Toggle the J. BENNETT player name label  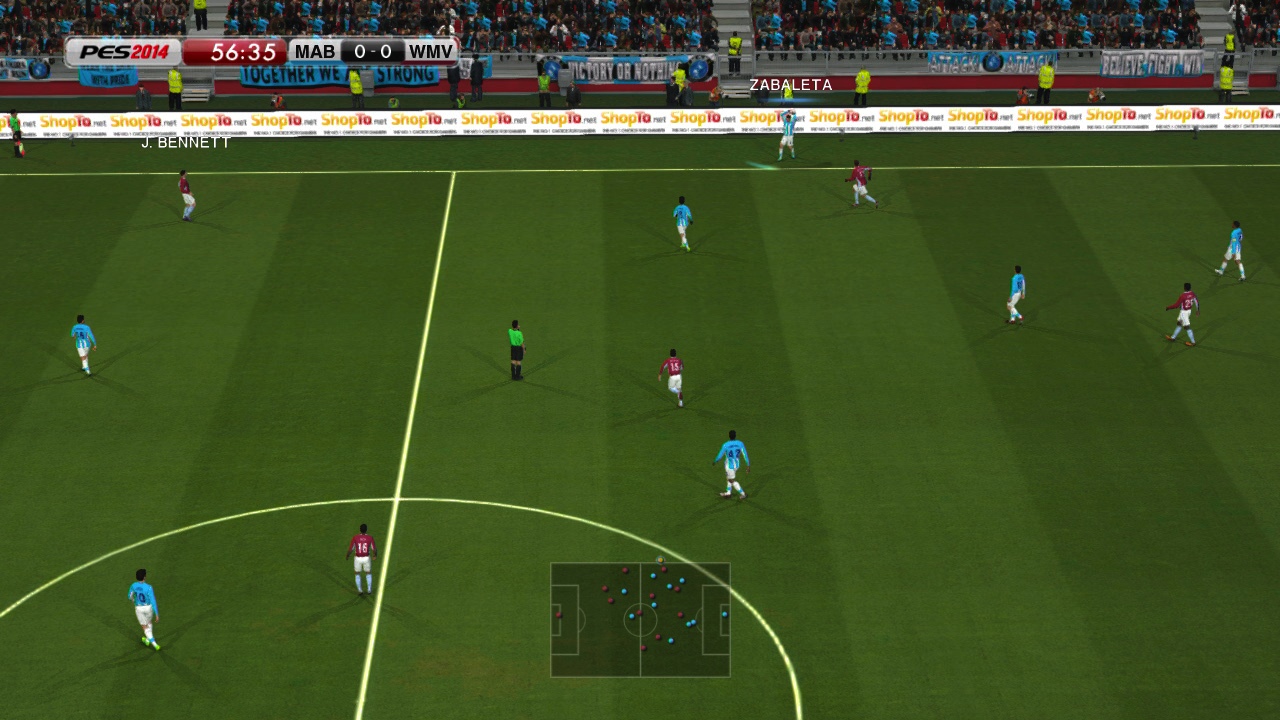coord(185,143)
